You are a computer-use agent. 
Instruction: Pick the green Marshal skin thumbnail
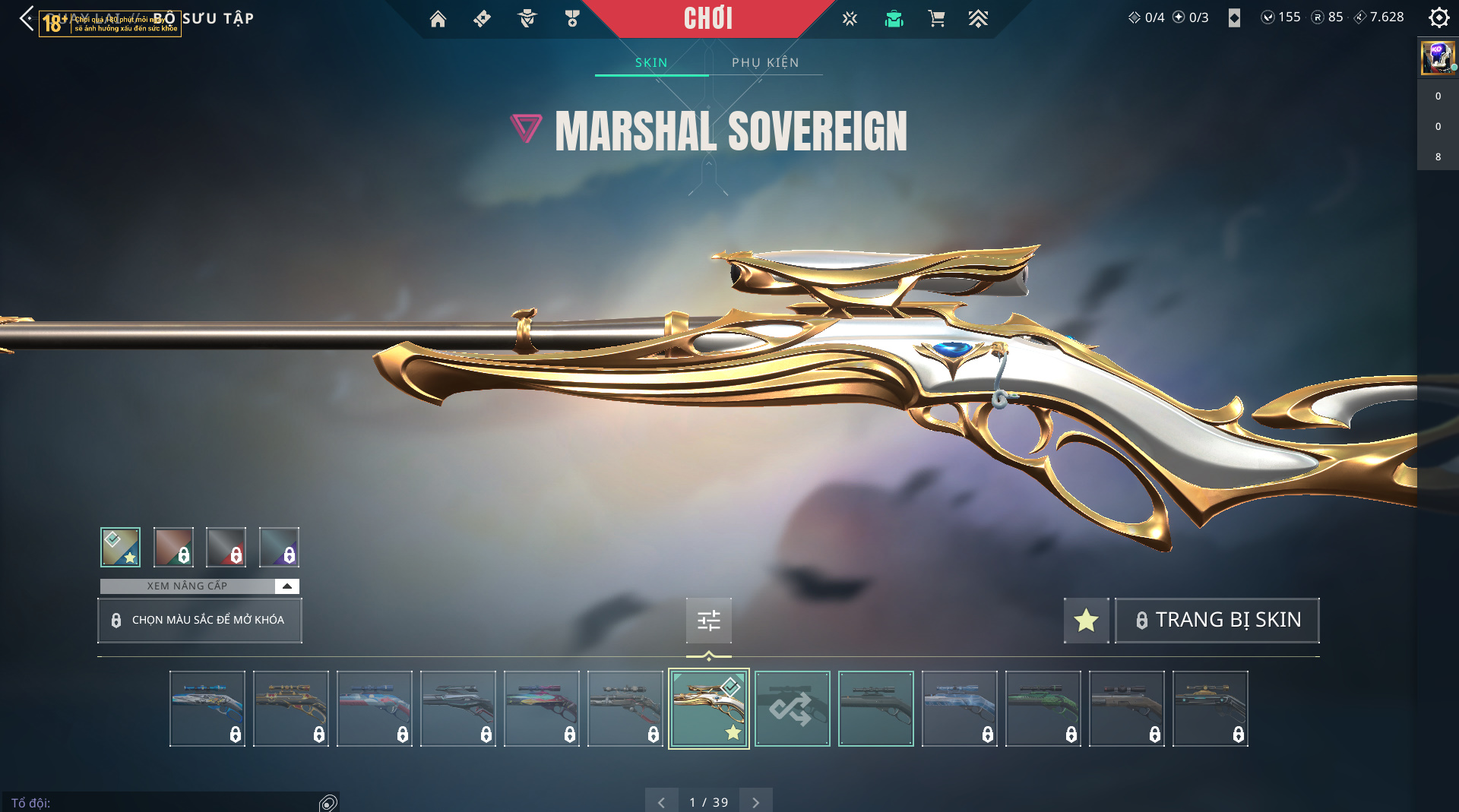[x=1043, y=709]
